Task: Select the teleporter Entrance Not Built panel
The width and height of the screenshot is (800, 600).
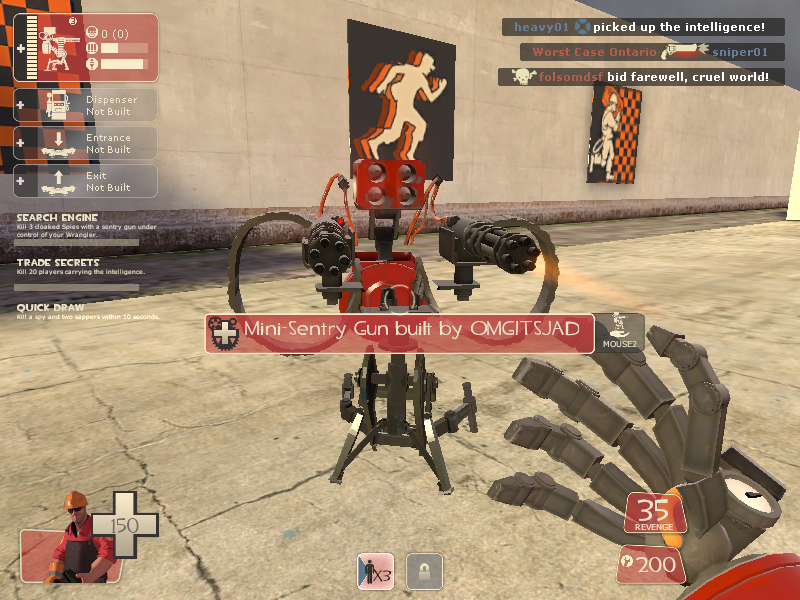Action: click(x=86, y=143)
